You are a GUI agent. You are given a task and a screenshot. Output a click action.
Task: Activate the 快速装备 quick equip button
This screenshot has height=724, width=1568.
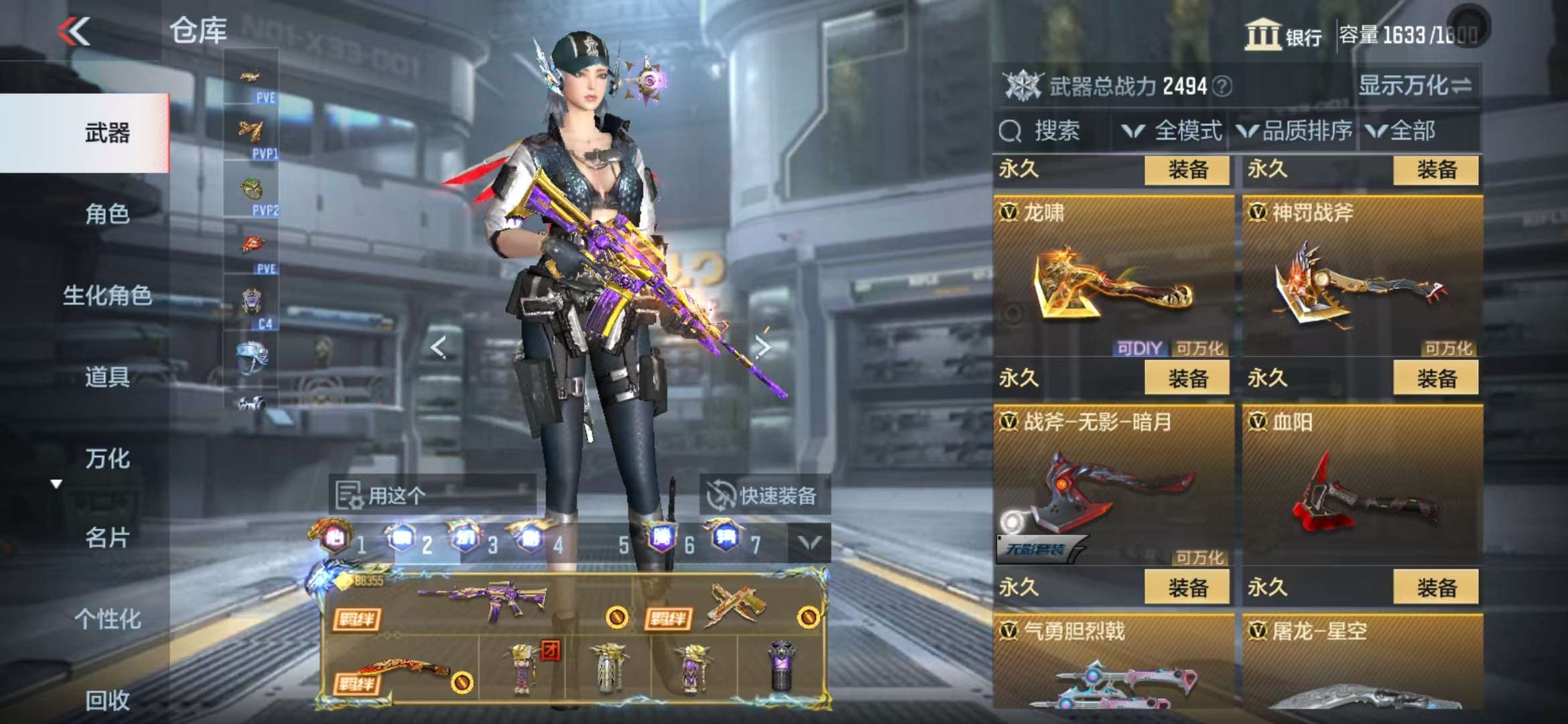[765, 495]
